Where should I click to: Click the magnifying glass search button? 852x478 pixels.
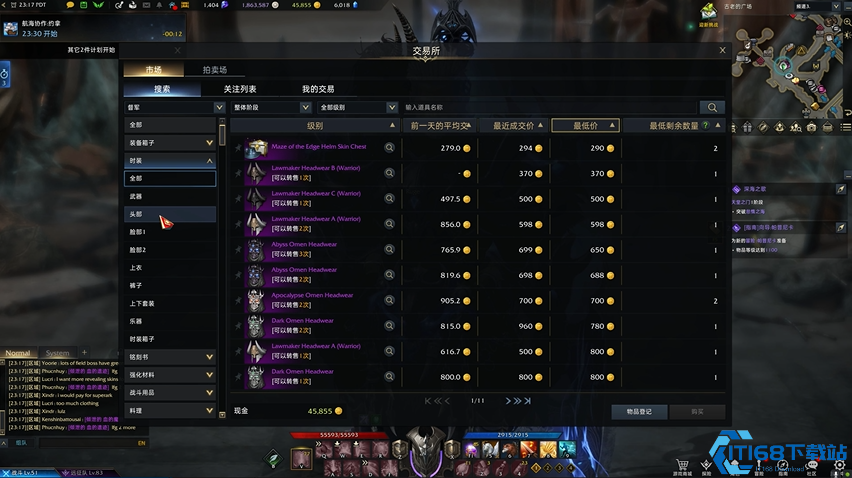pos(712,107)
